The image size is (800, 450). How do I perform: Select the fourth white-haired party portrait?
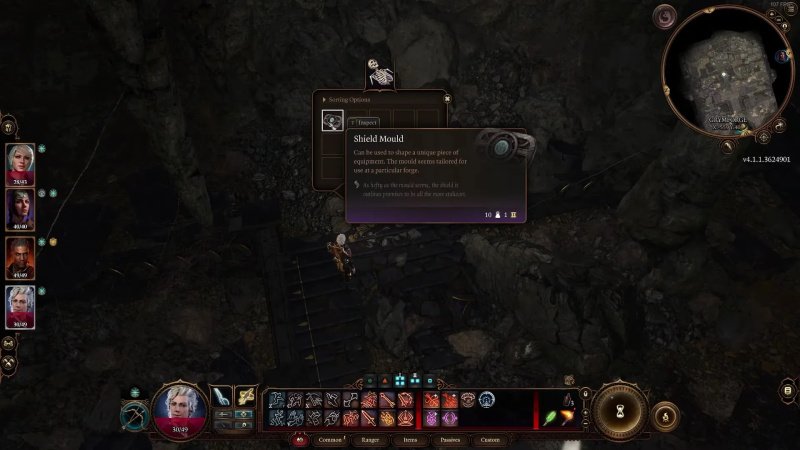[x=21, y=304]
